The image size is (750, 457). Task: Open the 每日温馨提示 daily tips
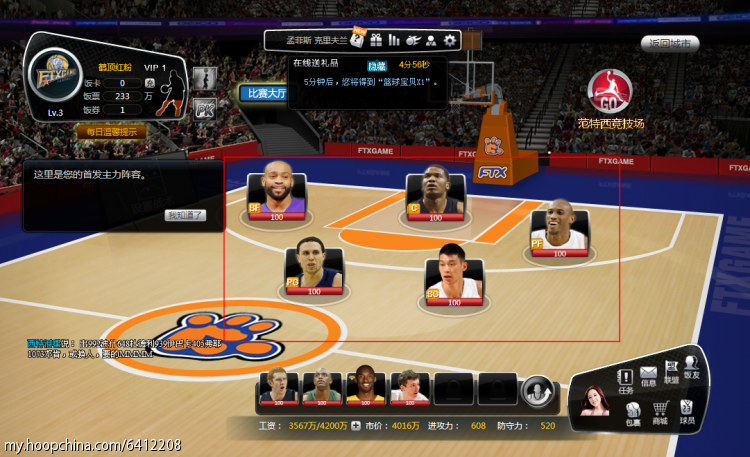(x=112, y=131)
